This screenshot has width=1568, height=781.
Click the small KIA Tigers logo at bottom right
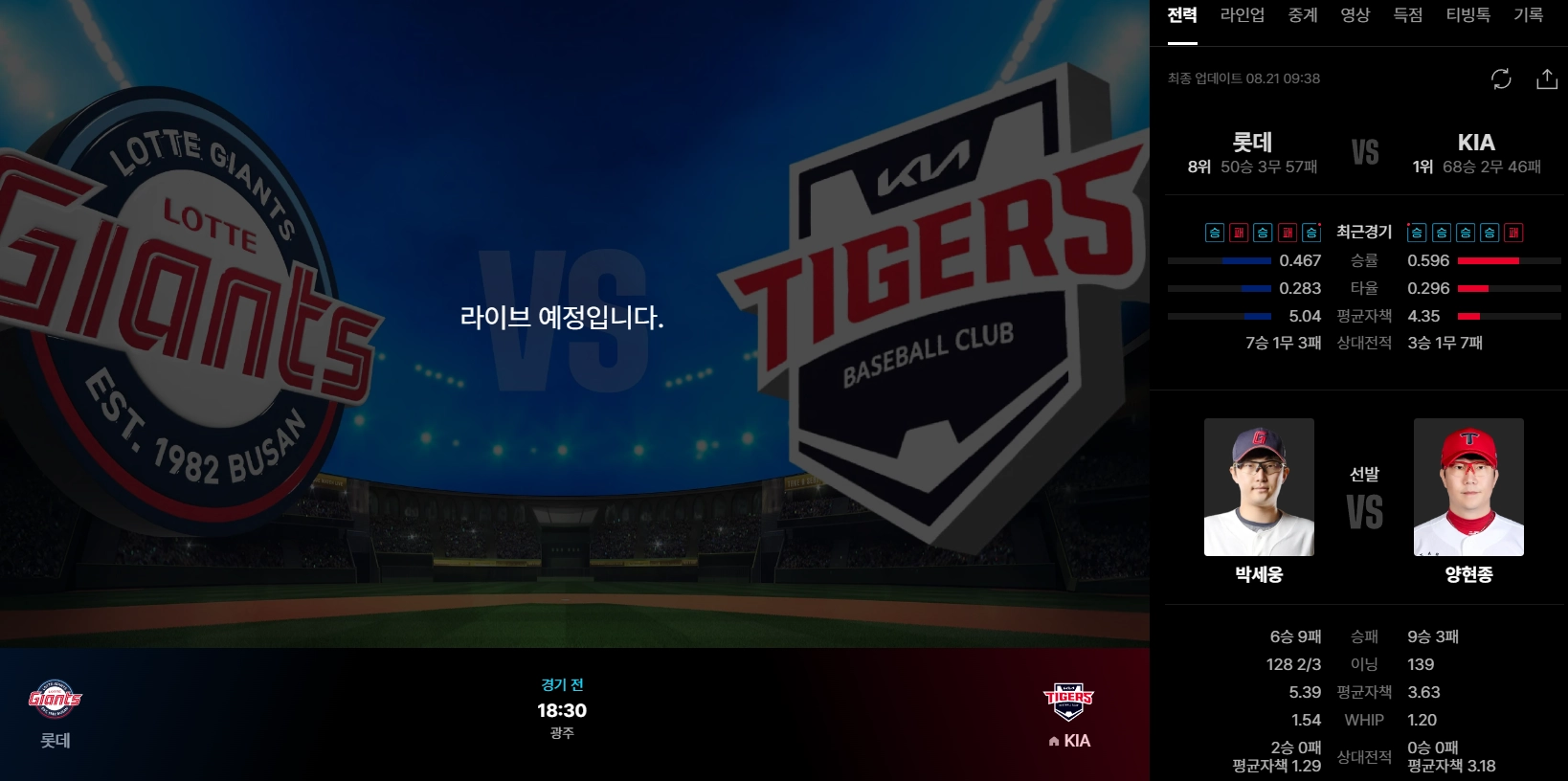1069,702
